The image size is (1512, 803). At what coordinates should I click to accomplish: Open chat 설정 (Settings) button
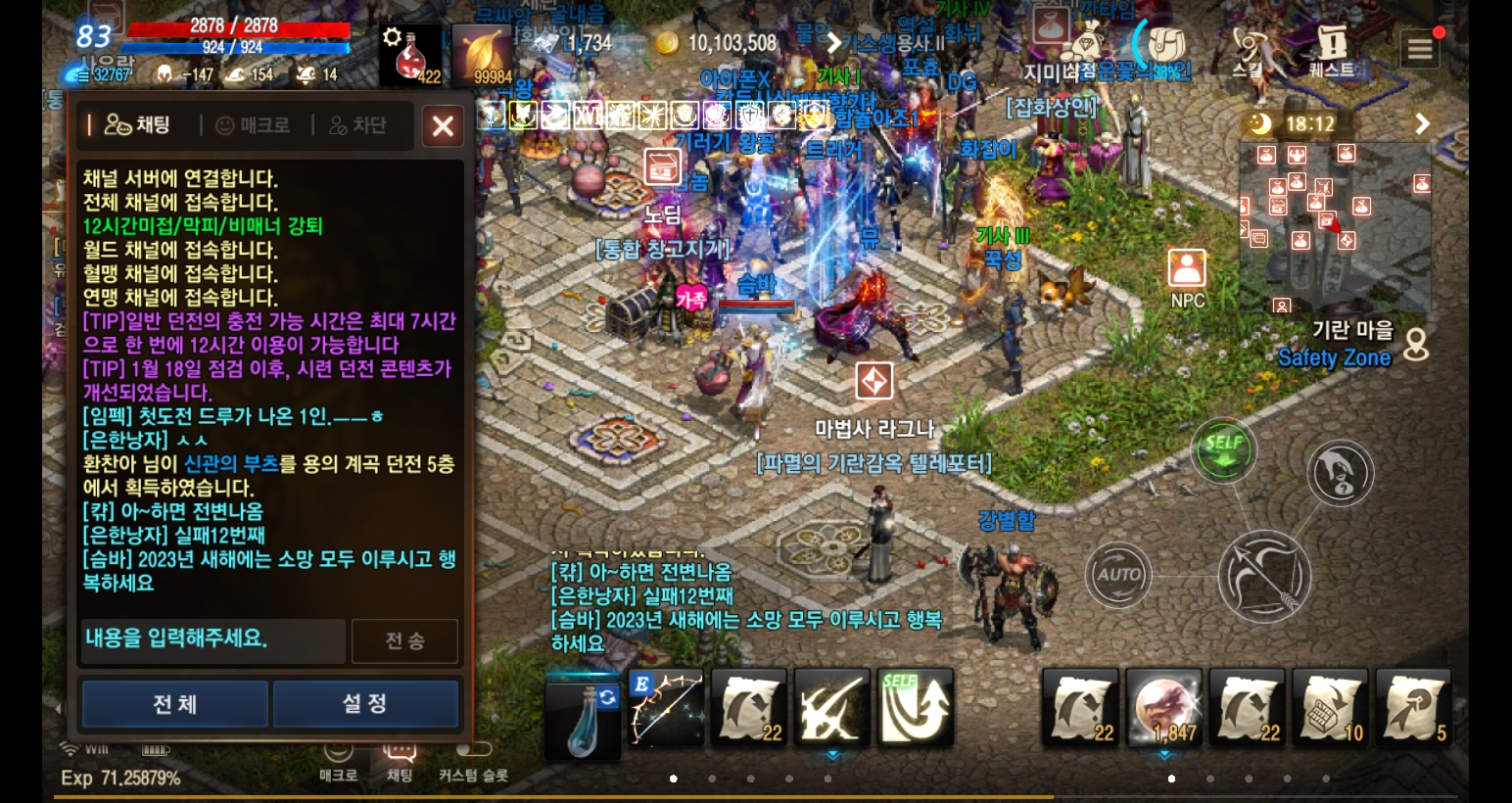(365, 703)
